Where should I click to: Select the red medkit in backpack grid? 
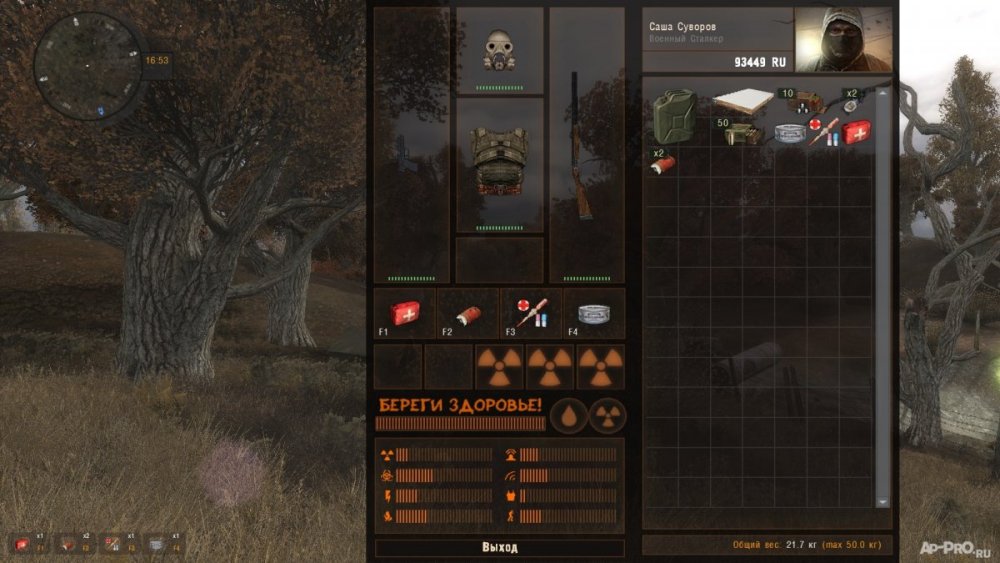click(857, 131)
